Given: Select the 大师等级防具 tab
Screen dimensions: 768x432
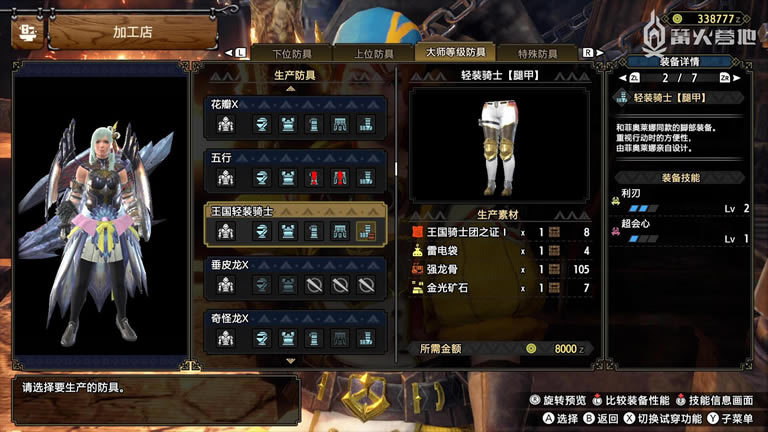Looking at the screenshot, I should click(455, 53).
